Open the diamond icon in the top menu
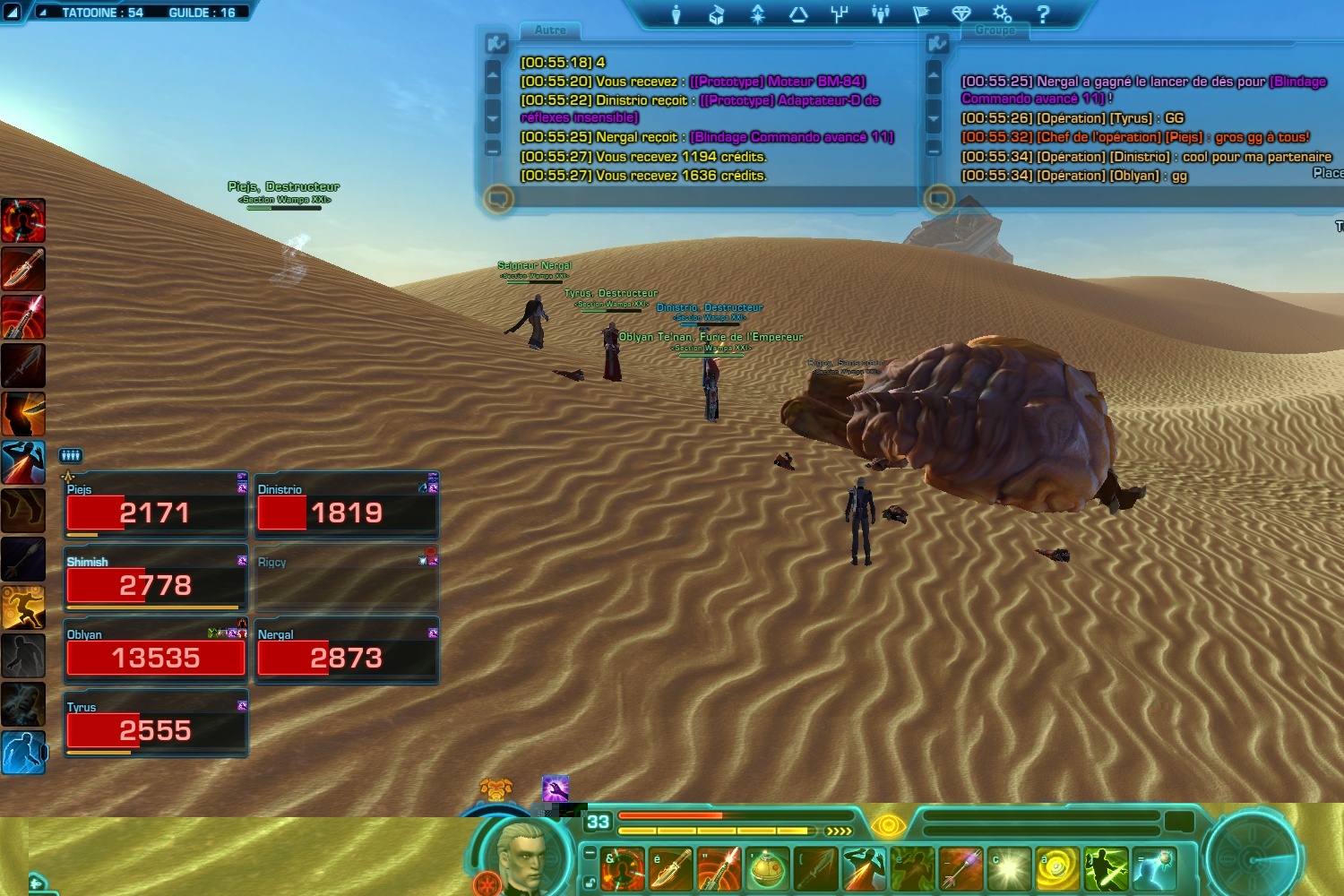 (961, 14)
